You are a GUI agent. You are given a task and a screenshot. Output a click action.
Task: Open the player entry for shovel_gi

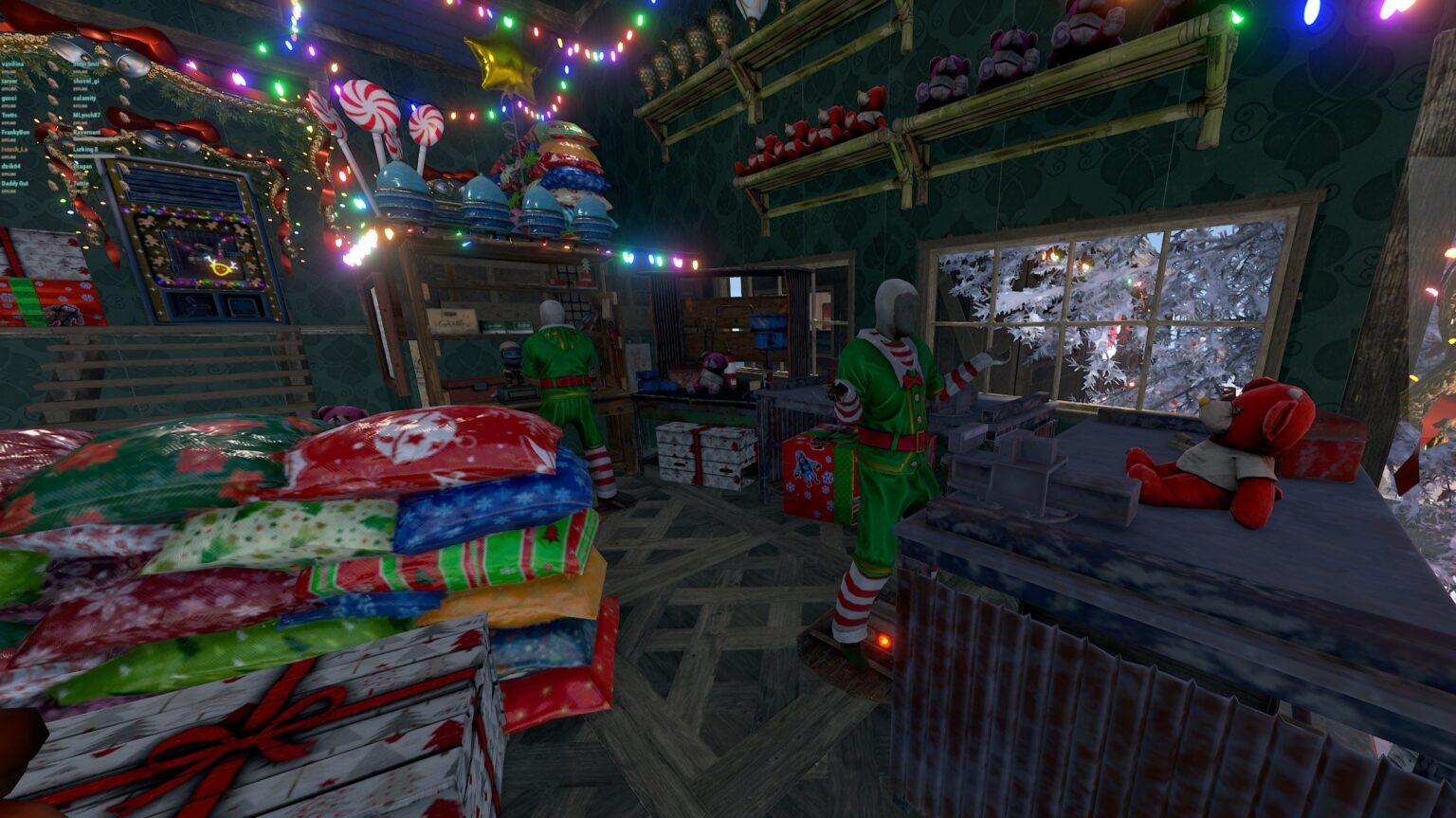[x=86, y=82]
